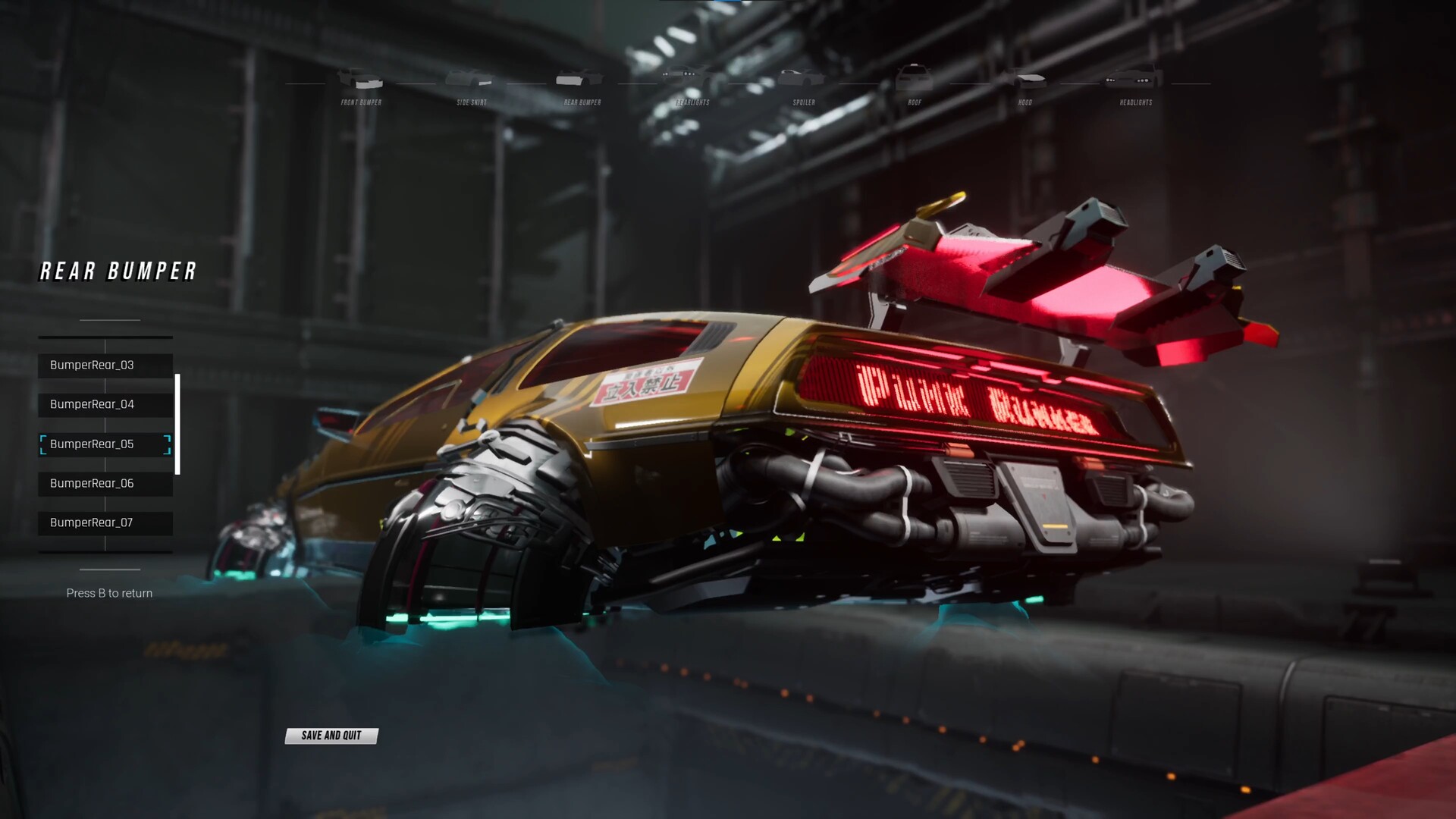Click the Press B to return hint
The width and height of the screenshot is (1456, 819).
110,592
